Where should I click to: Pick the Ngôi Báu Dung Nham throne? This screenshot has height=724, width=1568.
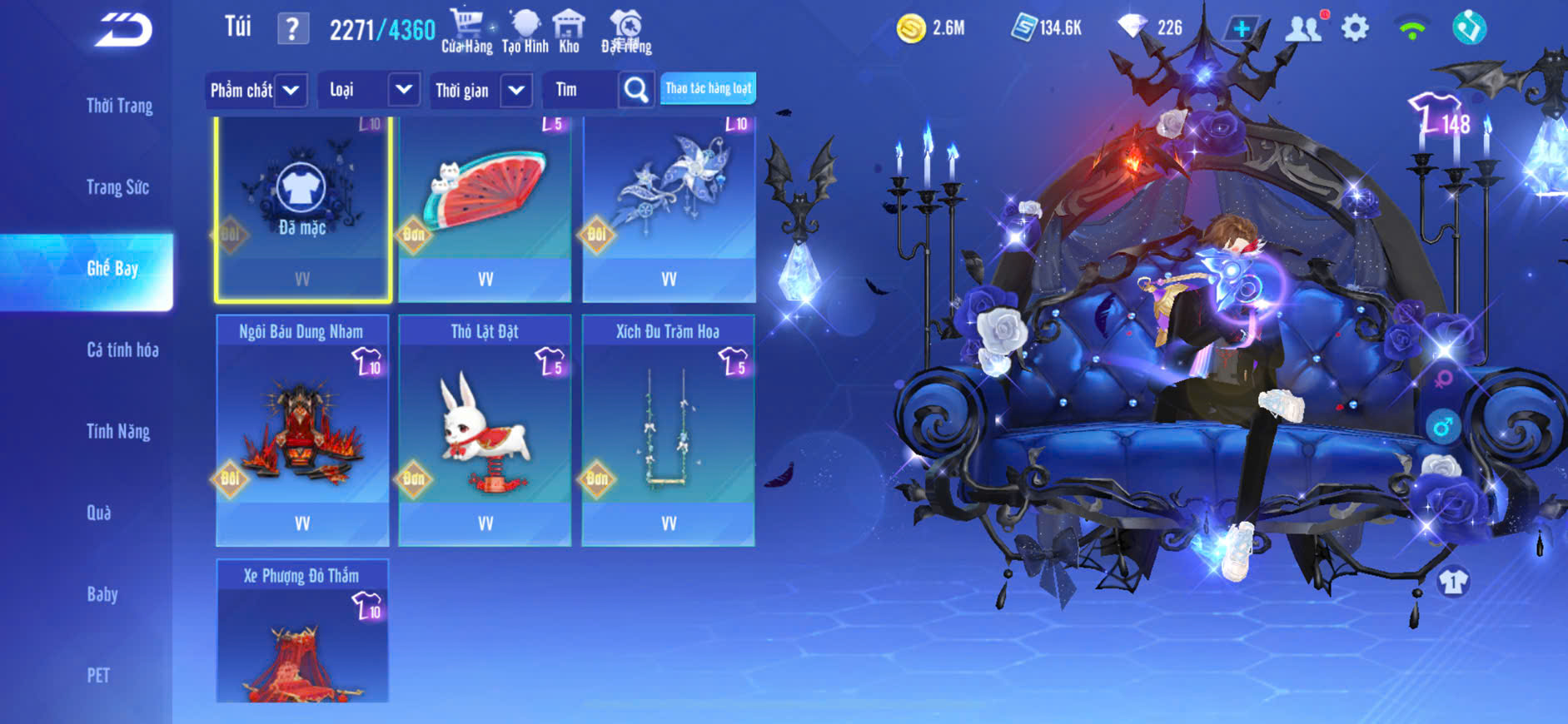coord(302,430)
